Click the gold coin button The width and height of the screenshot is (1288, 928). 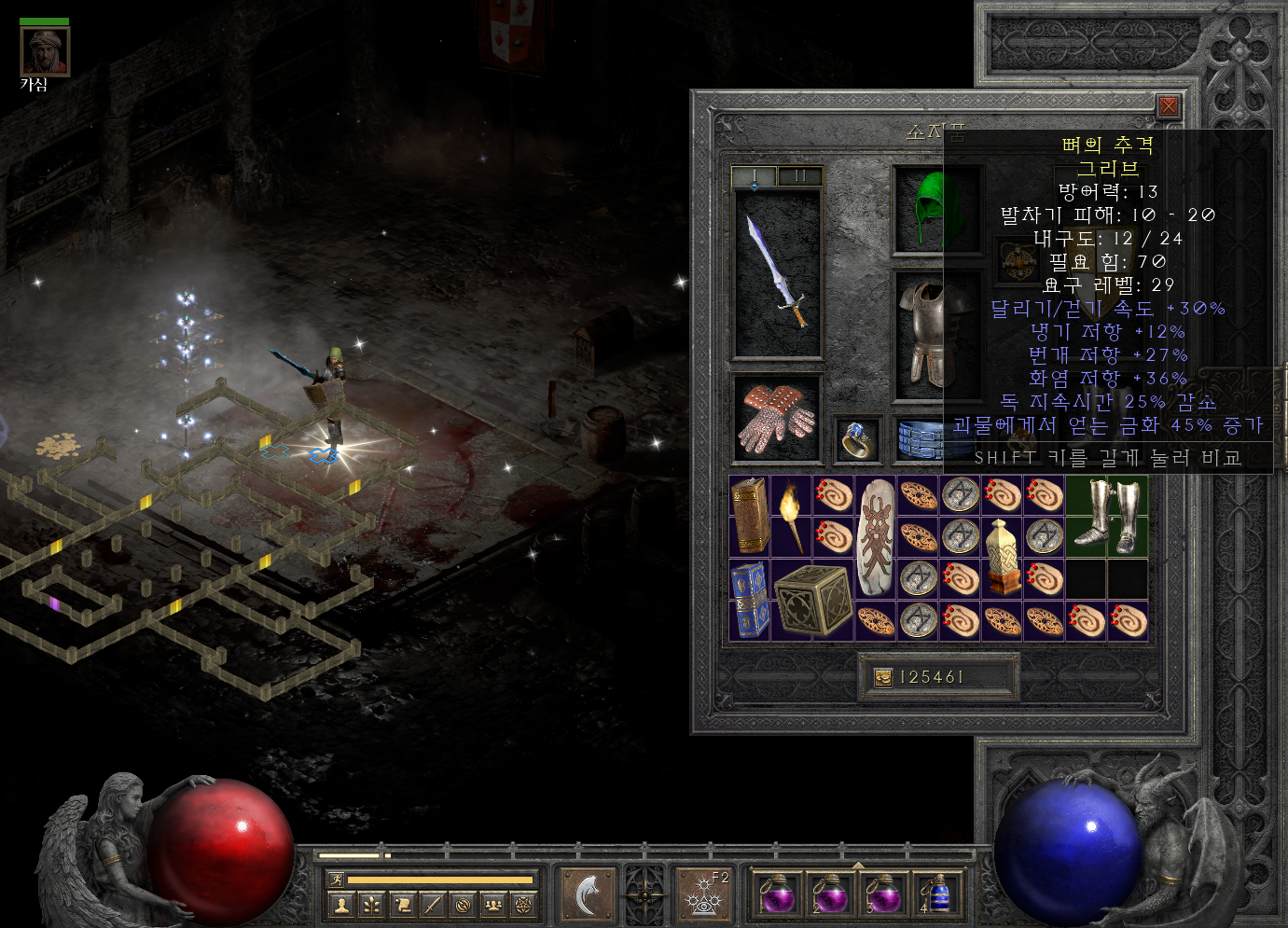pos(883,677)
